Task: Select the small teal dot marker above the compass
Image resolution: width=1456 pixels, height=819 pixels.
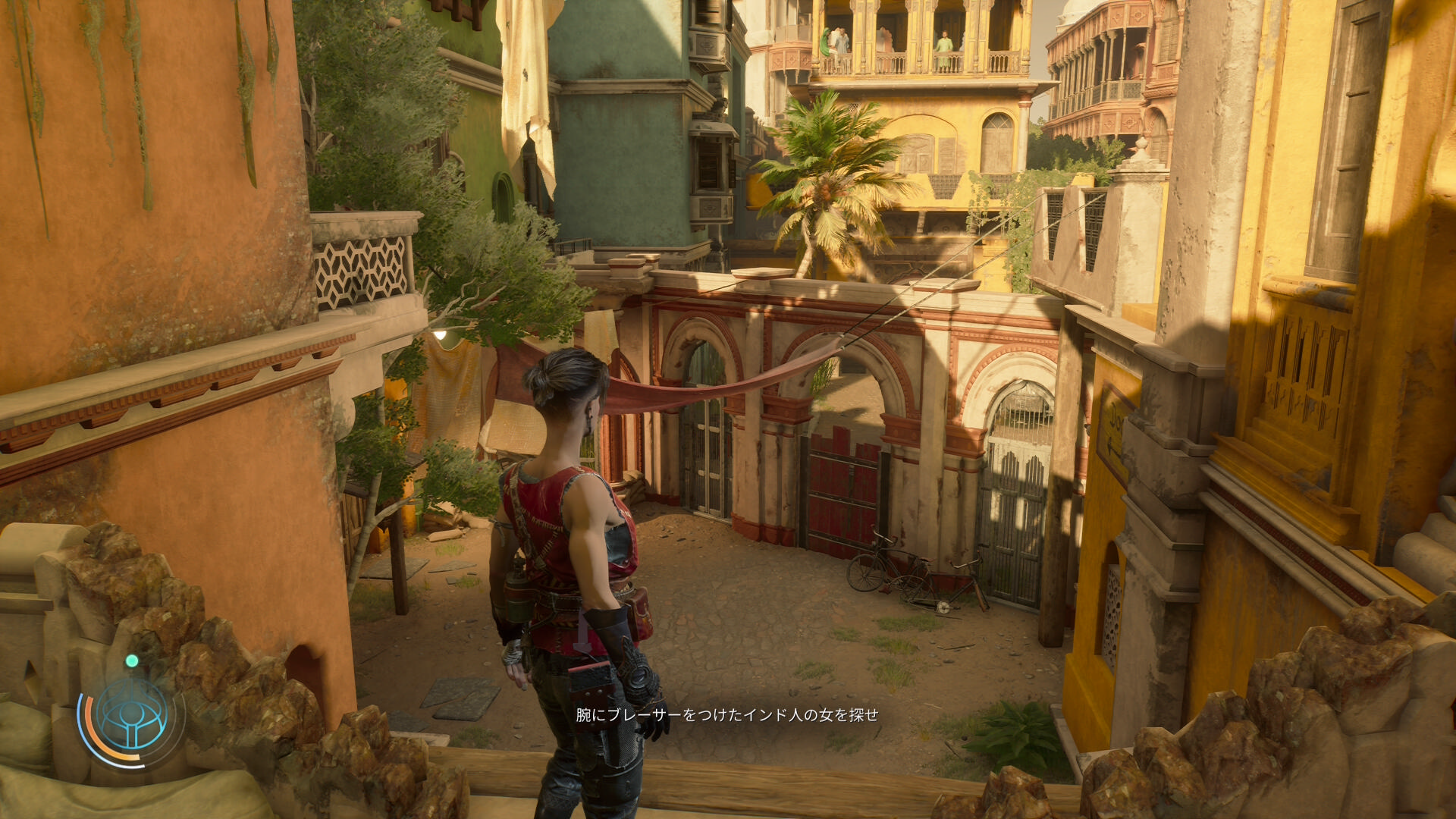Action: 132,661
